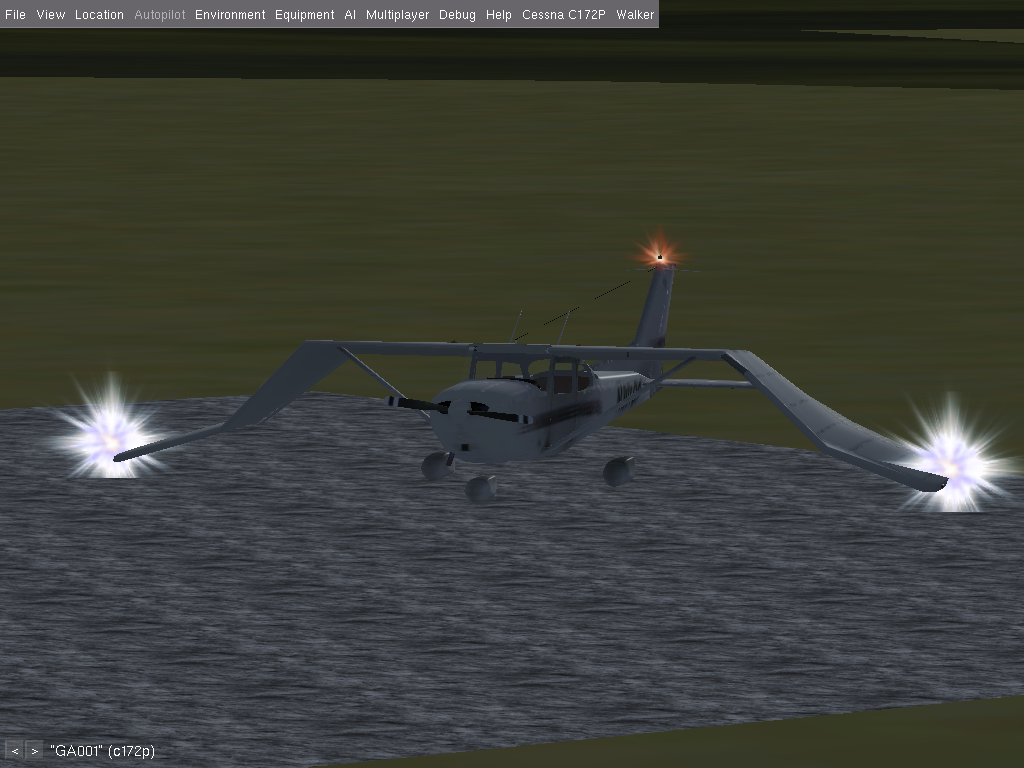Viewport: 1024px width, 768px height.
Task: Show the Equipment menu
Action: (x=304, y=15)
